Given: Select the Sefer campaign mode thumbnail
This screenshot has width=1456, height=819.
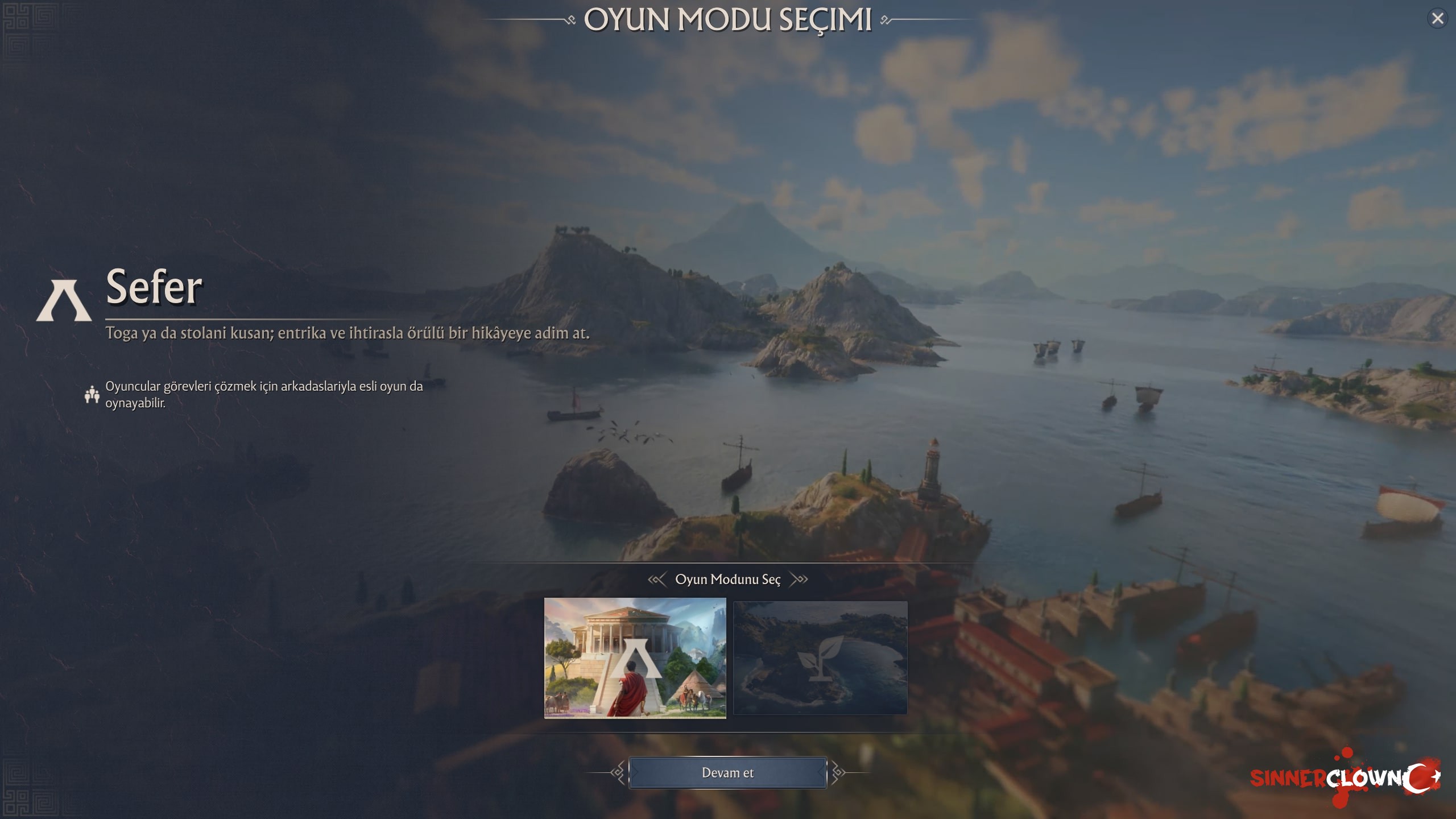Looking at the screenshot, I should tap(635, 658).
